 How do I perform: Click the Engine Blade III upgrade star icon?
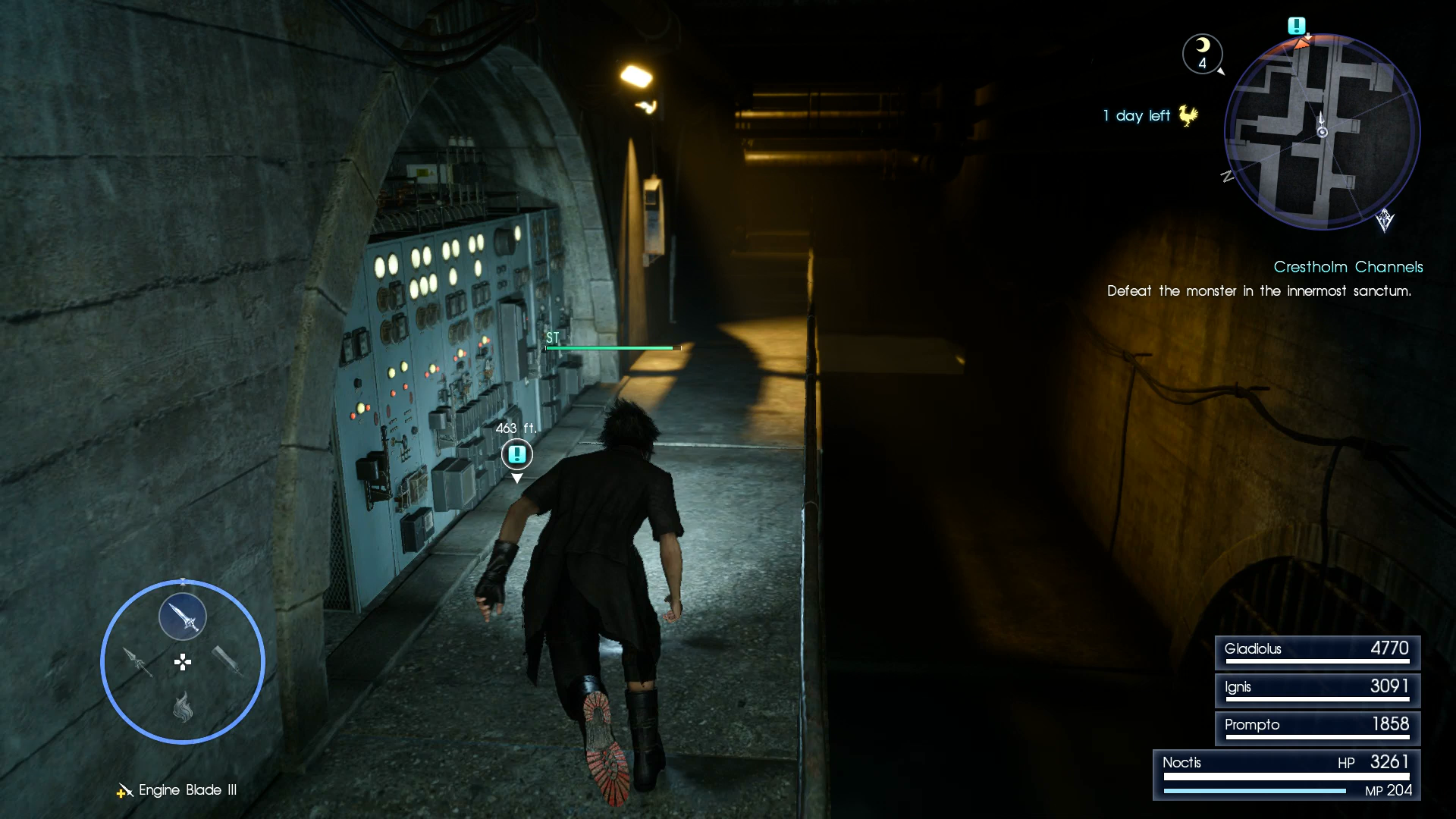[121, 792]
